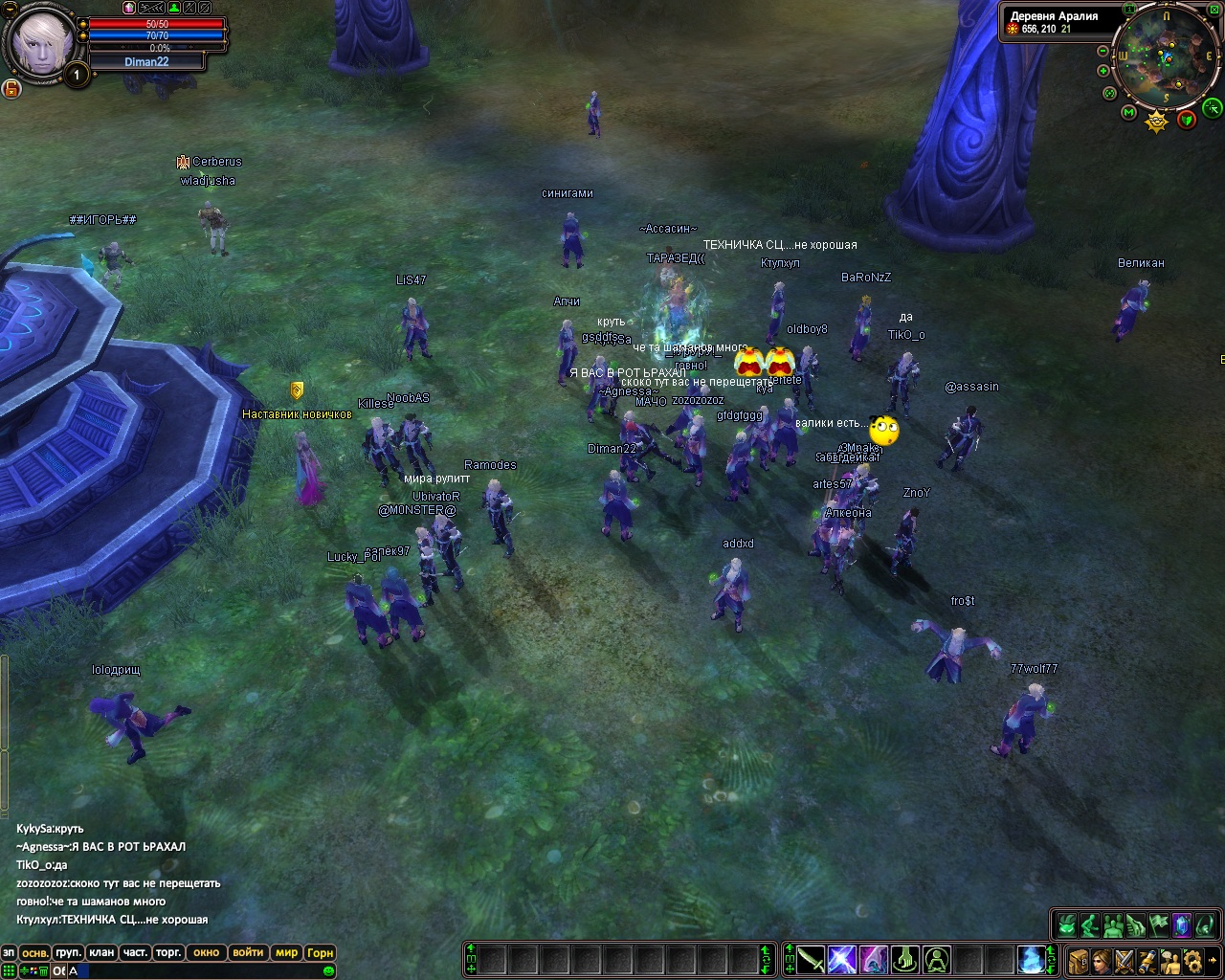The width and height of the screenshot is (1225, 980).
Task: Switch to the 'оснв.' chat tab
Action: click(x=35, y=952)
